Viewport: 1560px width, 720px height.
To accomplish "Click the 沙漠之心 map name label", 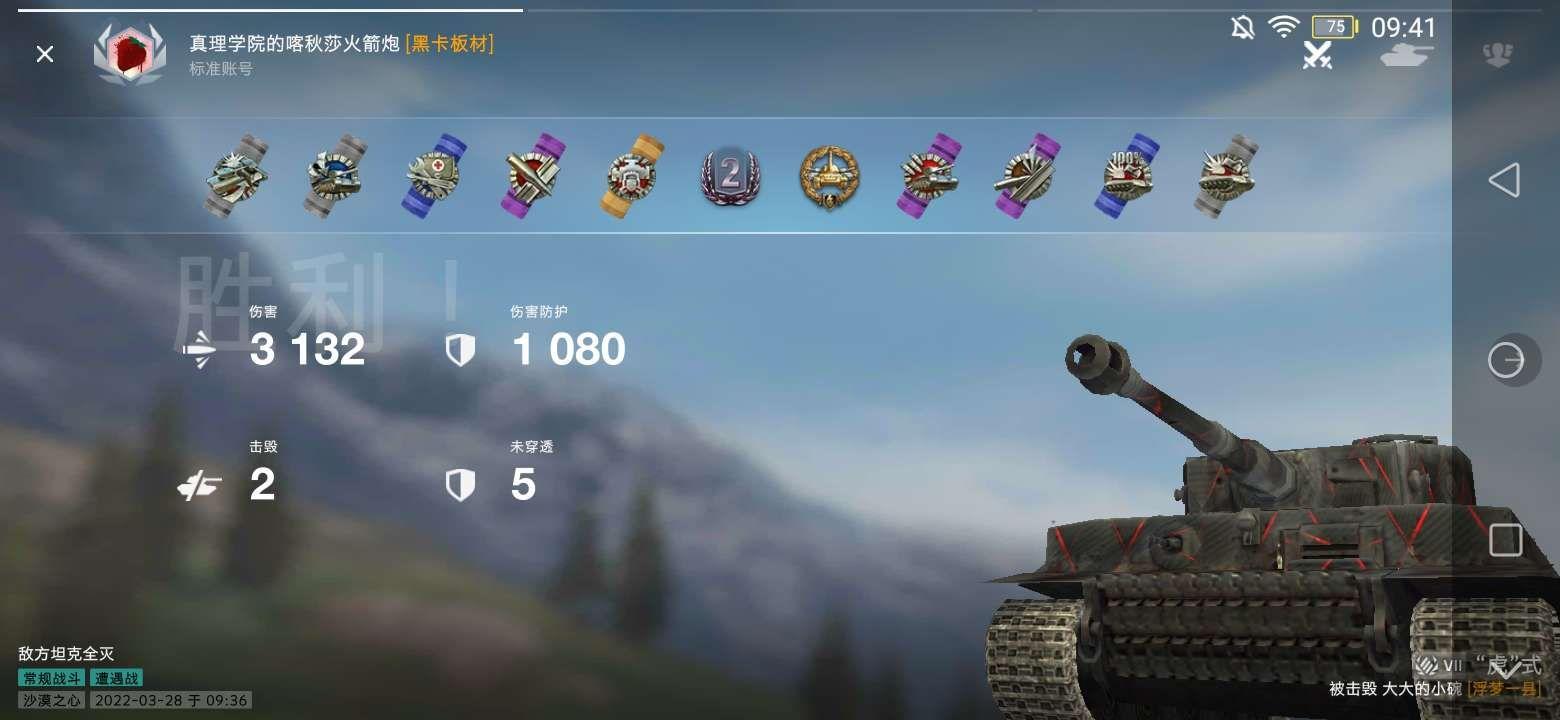I will coord(50,700).
